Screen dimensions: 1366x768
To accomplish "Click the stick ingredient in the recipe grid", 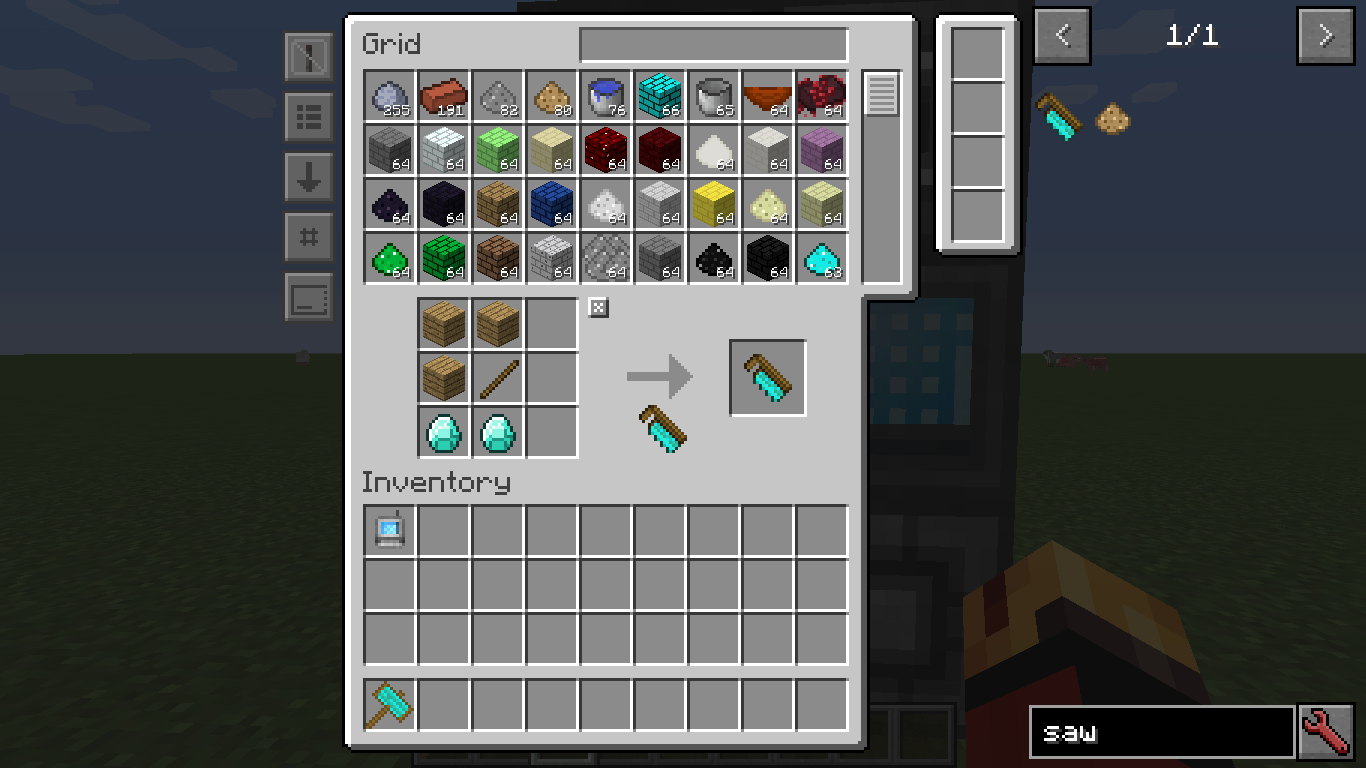I will click(x=497, y=378).
